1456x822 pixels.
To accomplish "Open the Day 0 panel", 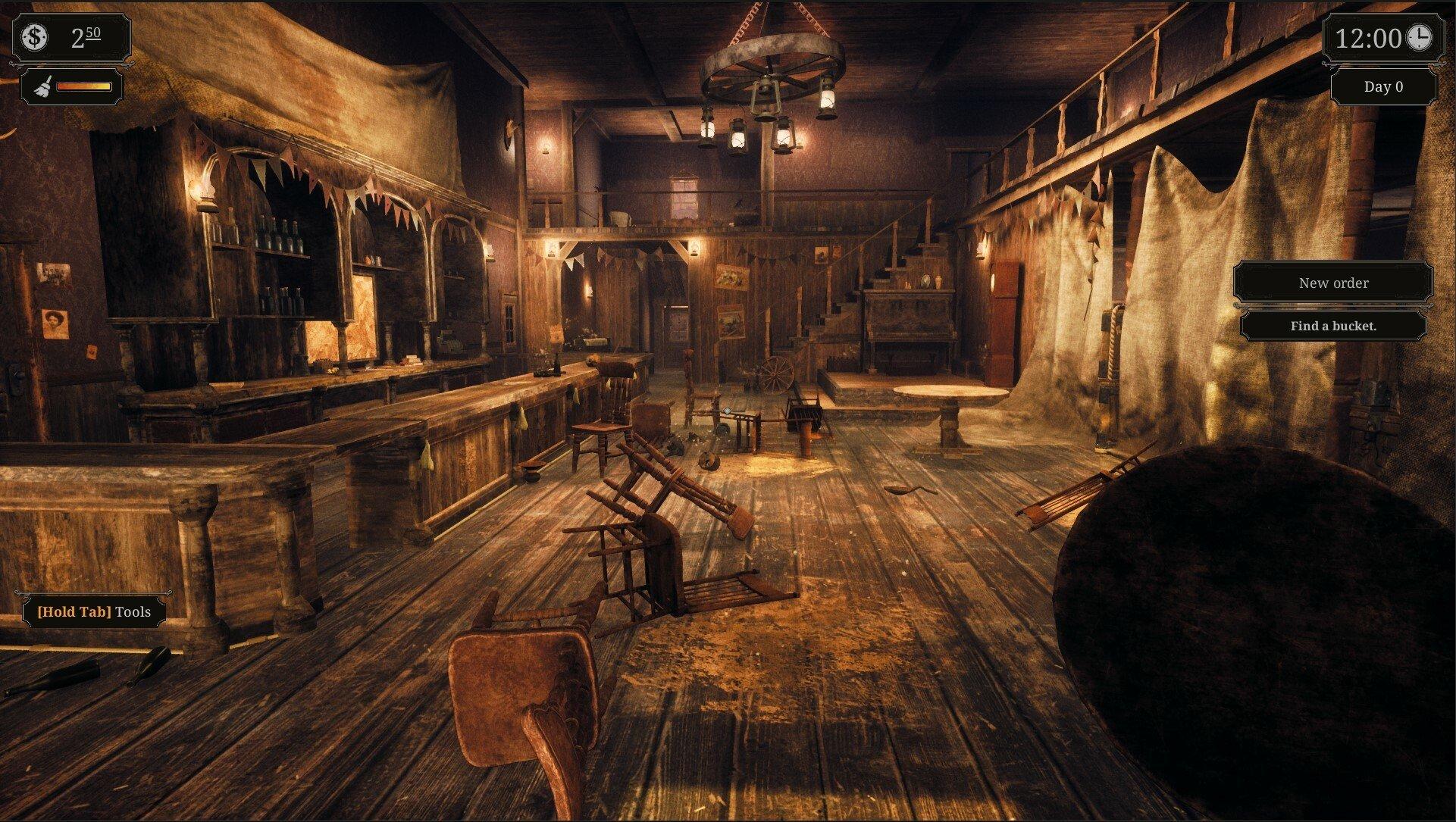I will [1384, 86].
